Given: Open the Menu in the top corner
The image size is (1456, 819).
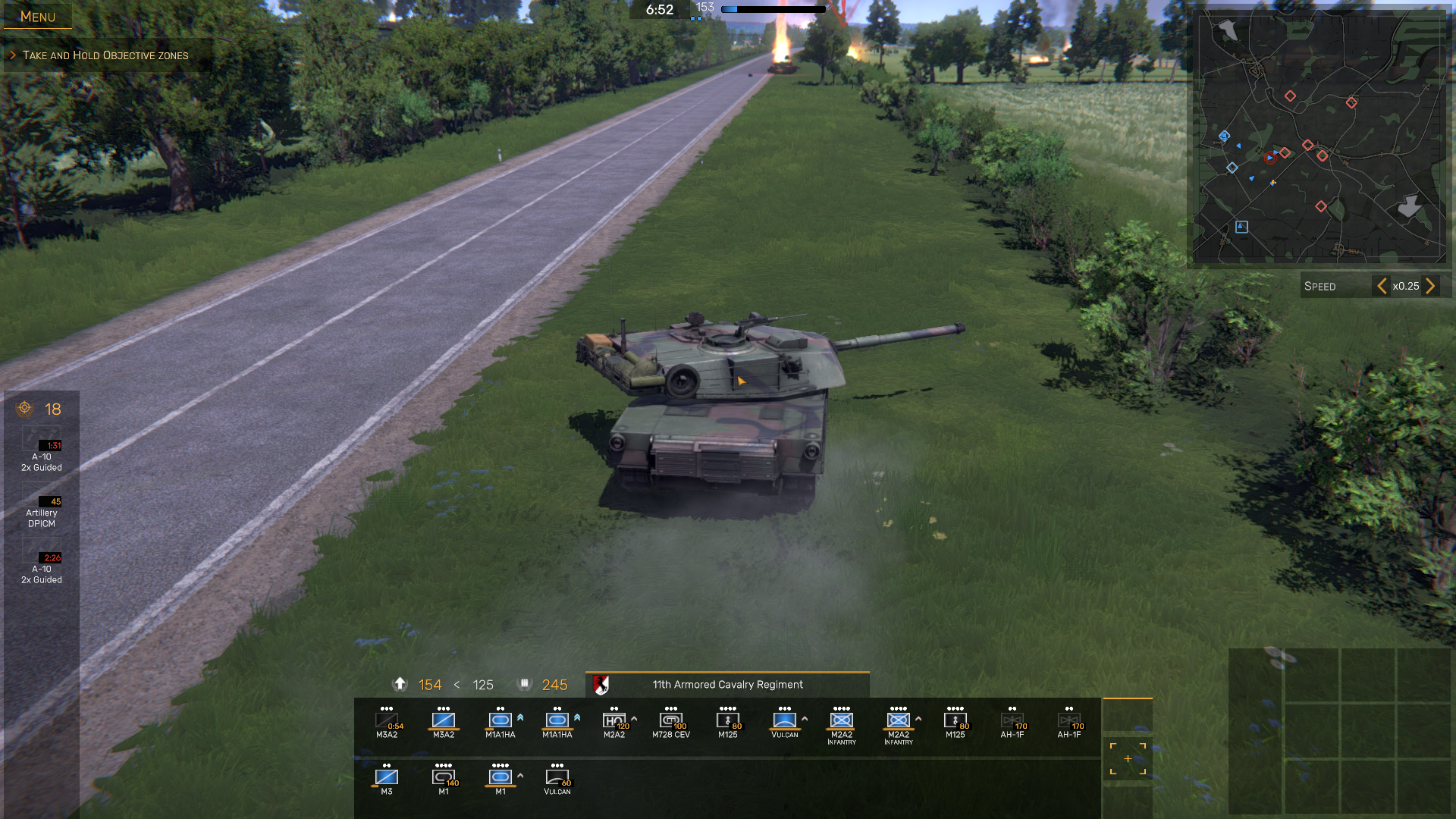Looking at the screenshot, I should coord(37,16).
